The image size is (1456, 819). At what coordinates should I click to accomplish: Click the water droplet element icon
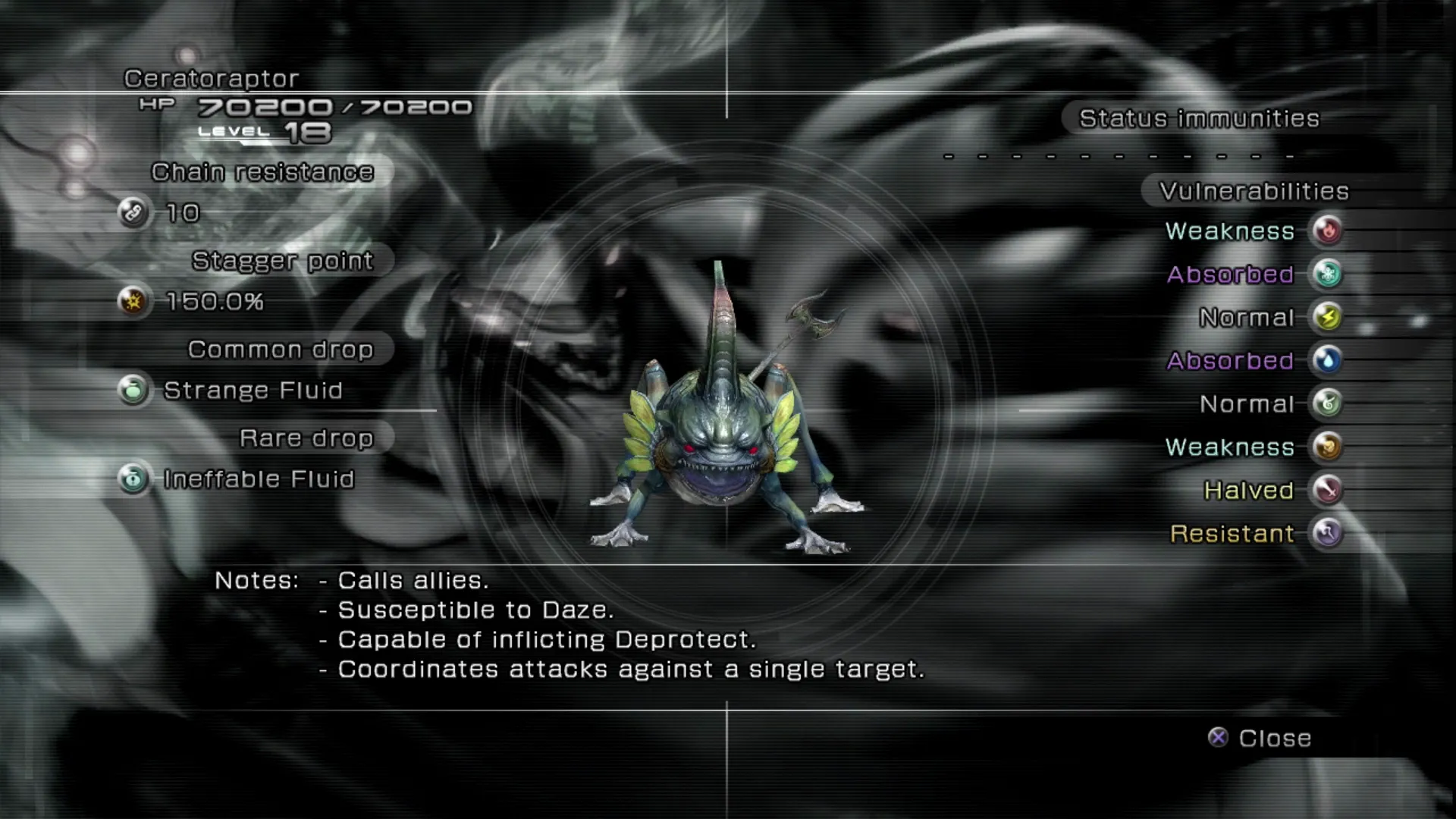coord(1327,360)
